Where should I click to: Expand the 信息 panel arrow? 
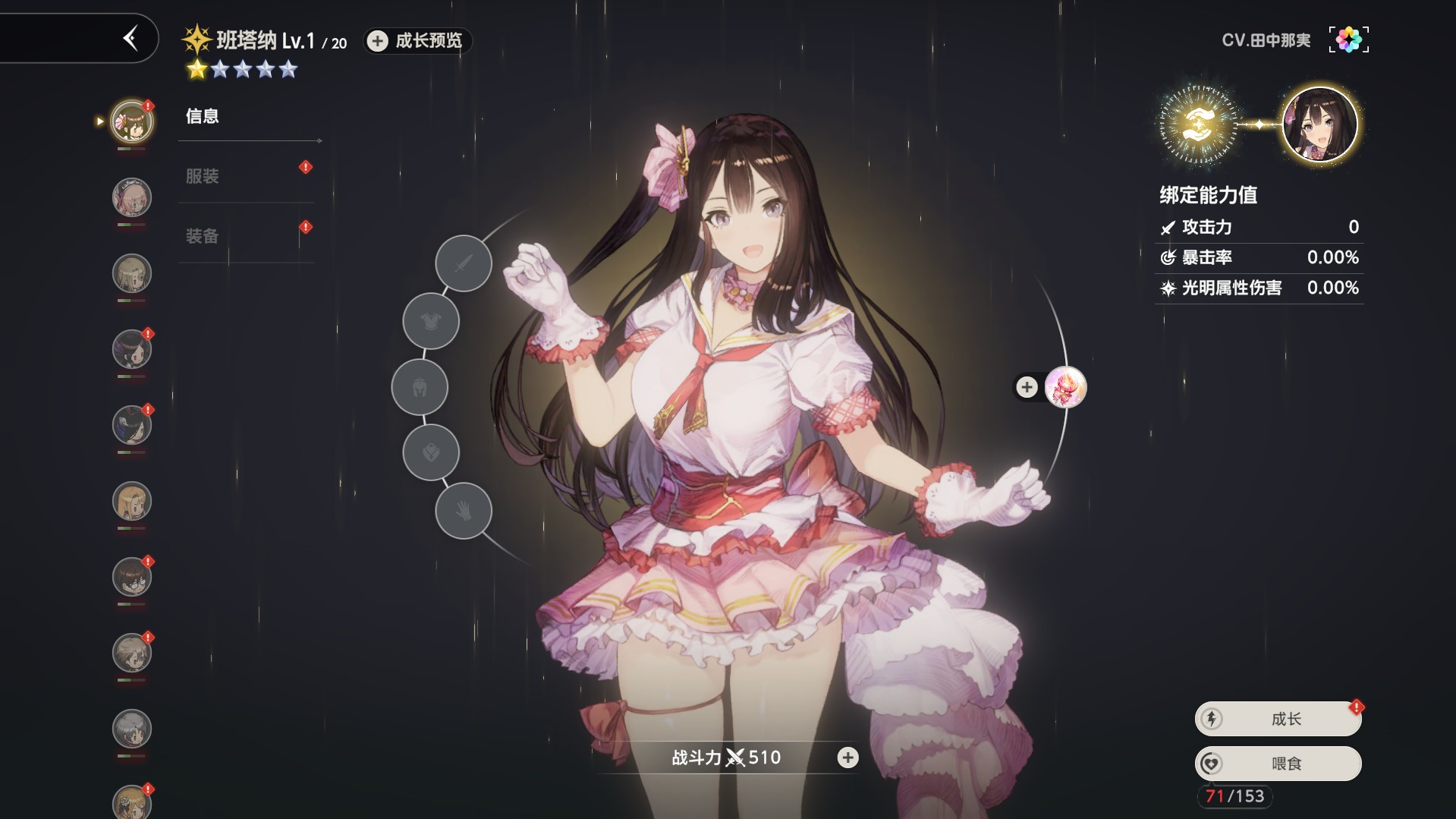point(317,140)
